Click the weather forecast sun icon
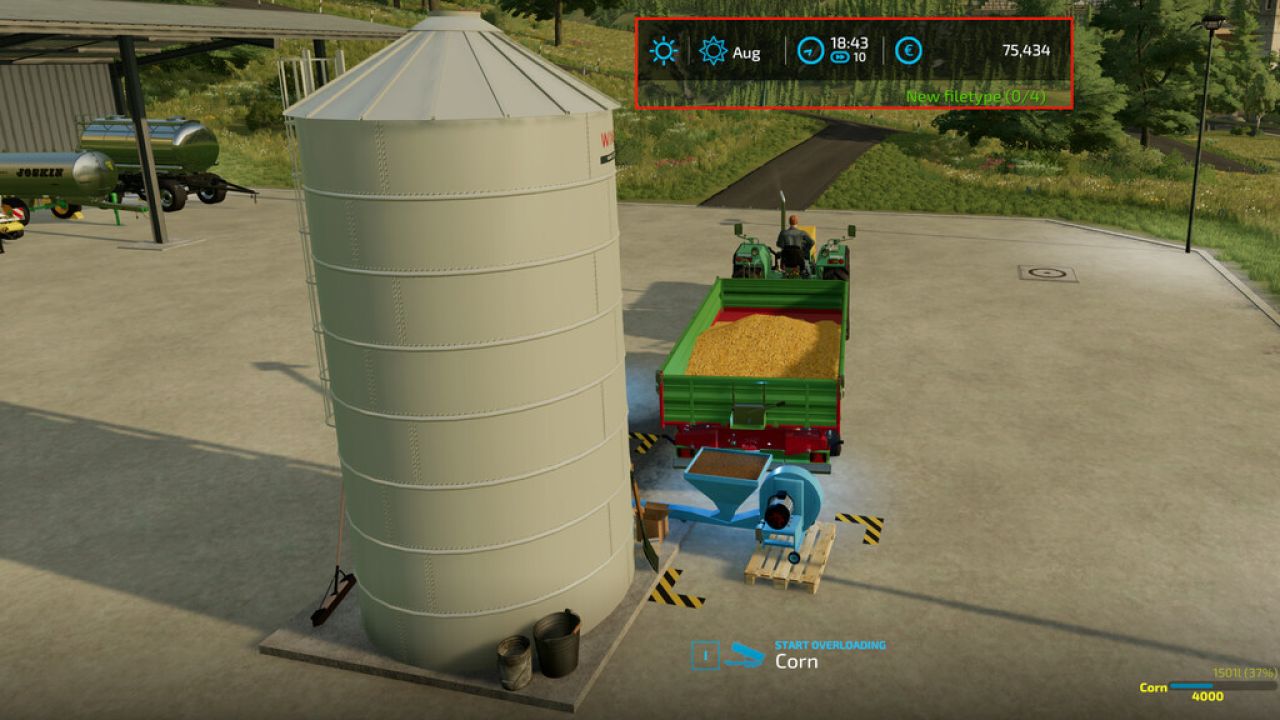The height and width of the screenshot is (720, 1280). click(712, 52)
